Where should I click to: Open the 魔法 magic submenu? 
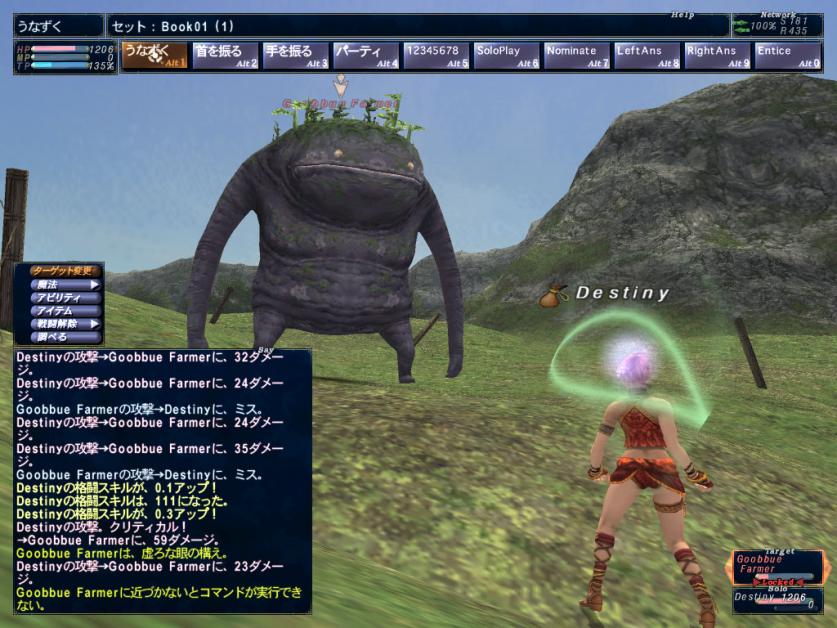pyautogui.click(x=64, y=285)
